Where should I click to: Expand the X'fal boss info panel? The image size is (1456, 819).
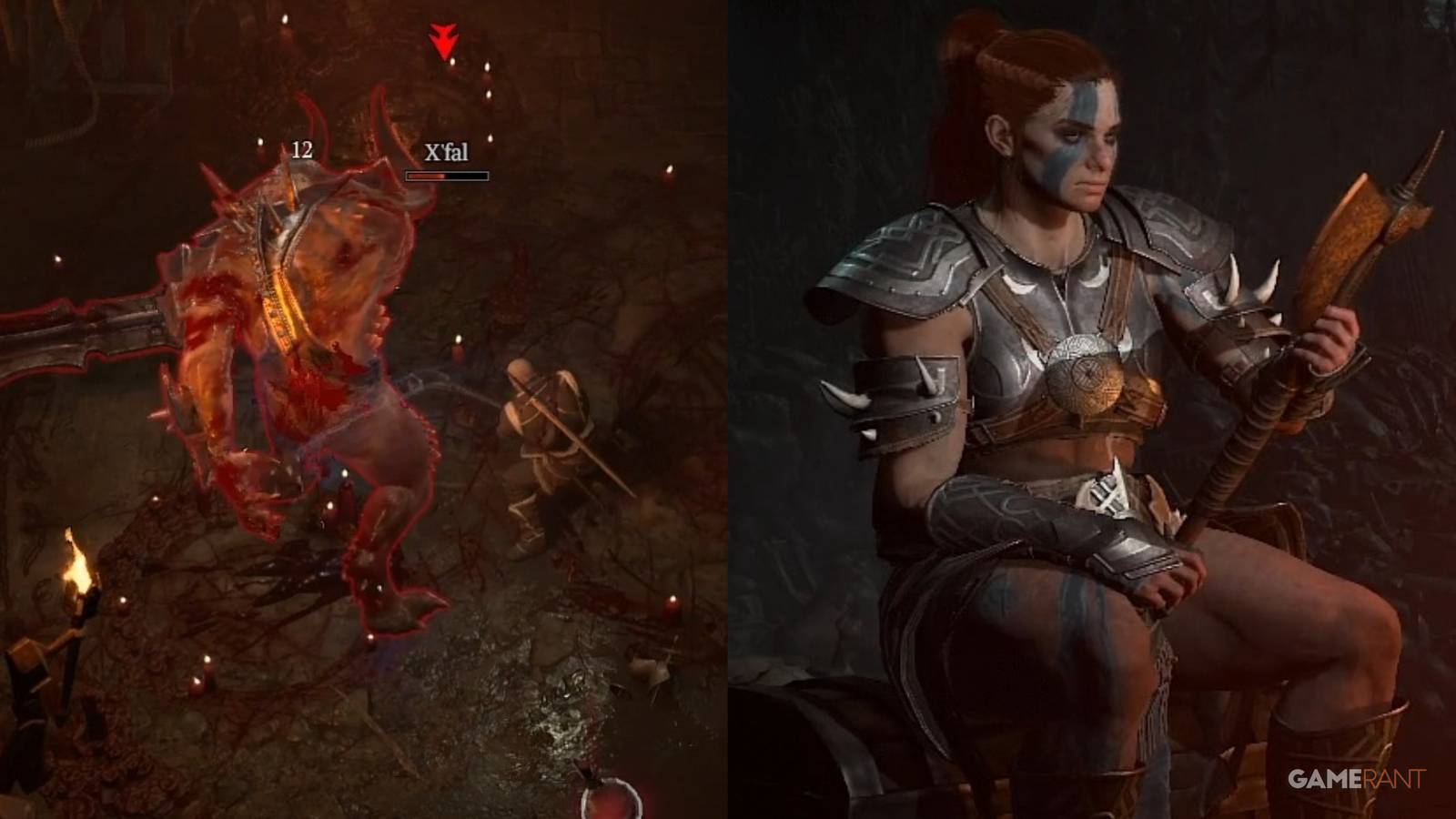[x=445, y=162]
